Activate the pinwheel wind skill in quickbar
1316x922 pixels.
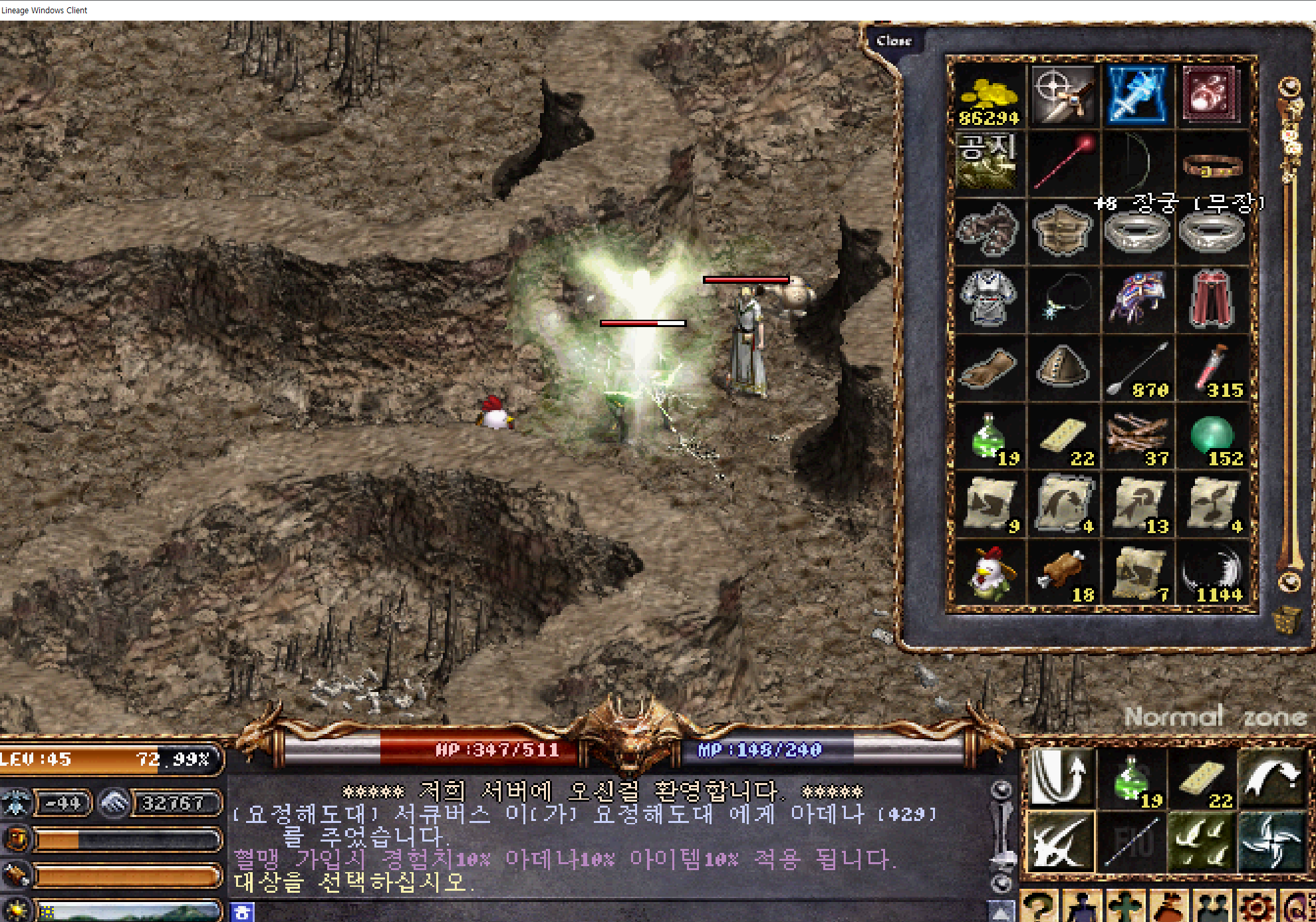[x=1271, y=842]
